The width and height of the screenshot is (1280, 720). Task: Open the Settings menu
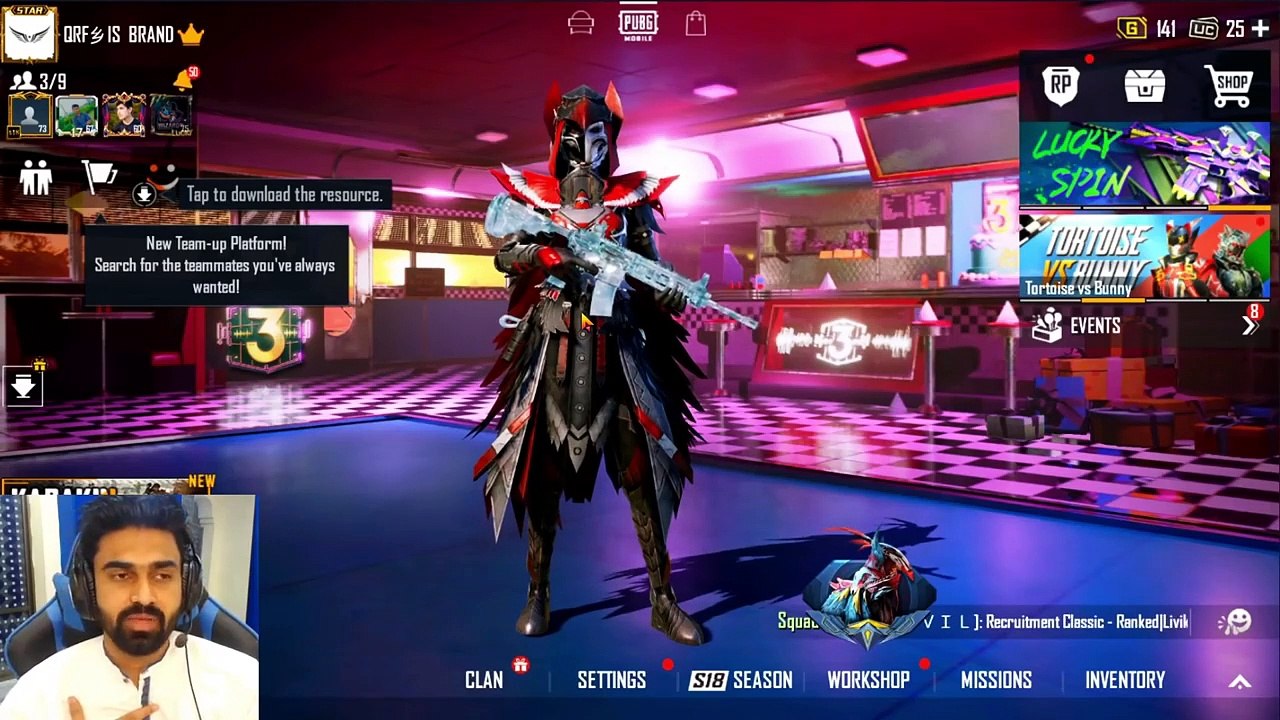point(611,680)
